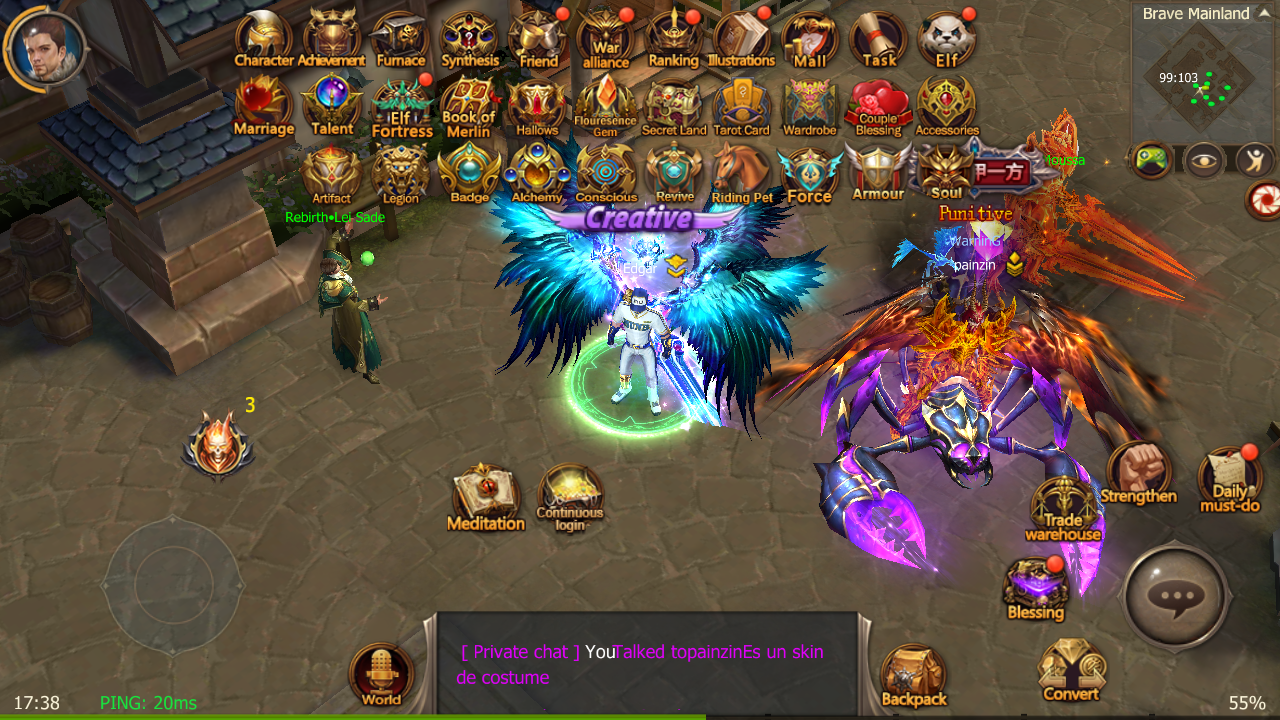
Task: Collapse the Brave Mainland minimap
Action: coord(1263,13)
